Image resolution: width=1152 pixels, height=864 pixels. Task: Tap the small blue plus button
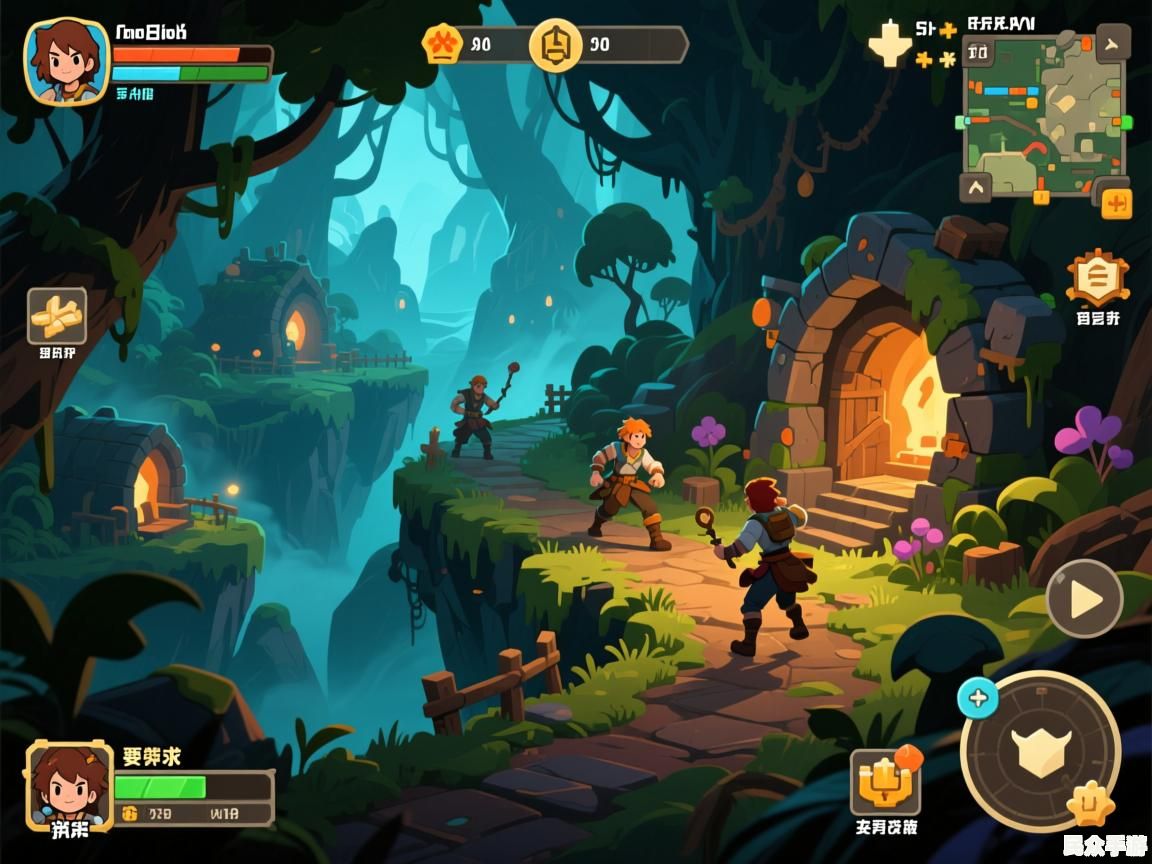[977, 698]
